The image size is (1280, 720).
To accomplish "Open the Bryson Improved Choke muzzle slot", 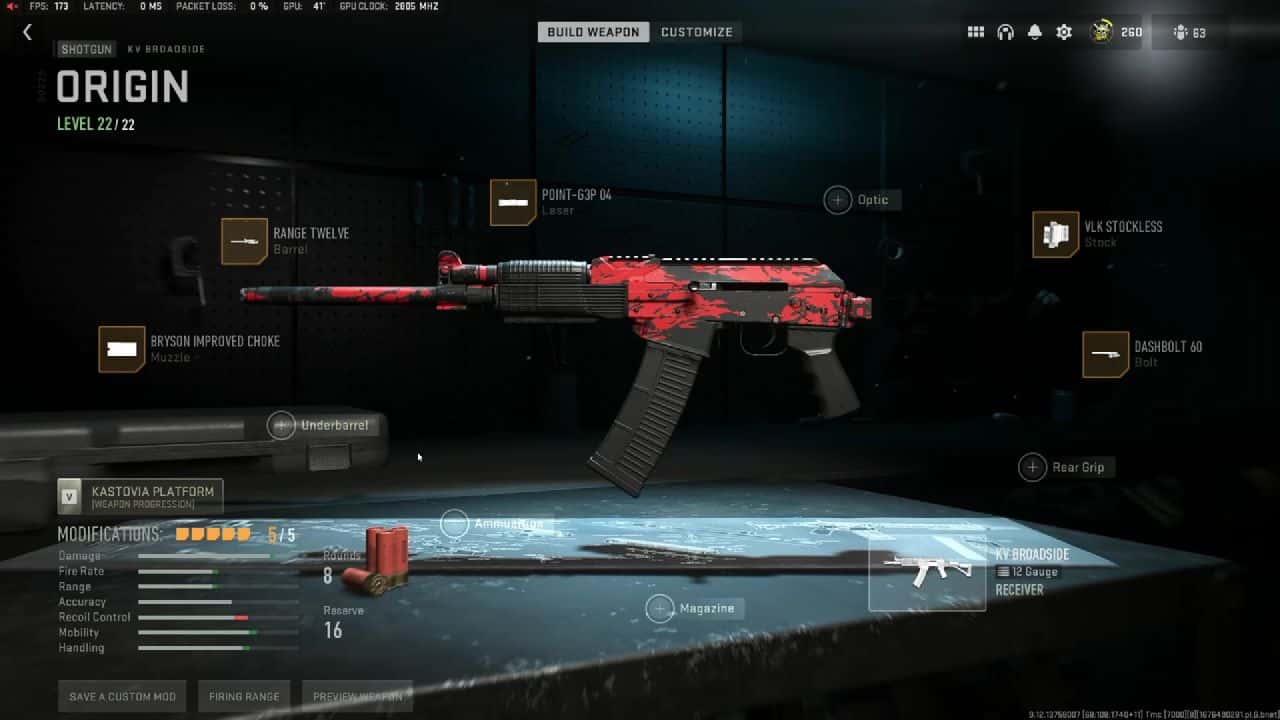I will [x=122, y=350].
